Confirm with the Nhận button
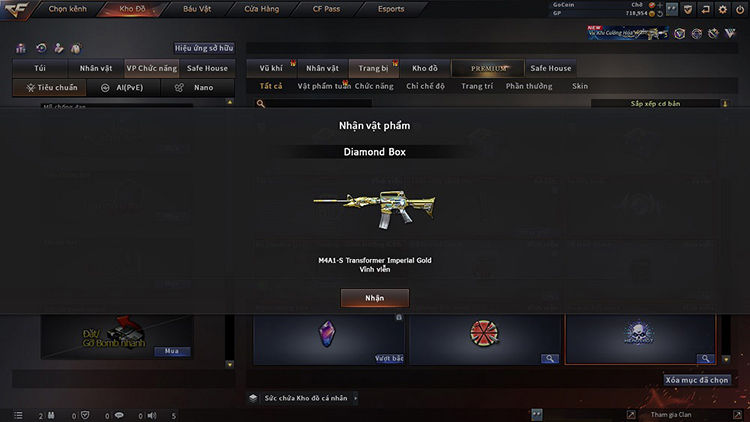Viewport: 750px width, 422px height. (x=374, y=298)
